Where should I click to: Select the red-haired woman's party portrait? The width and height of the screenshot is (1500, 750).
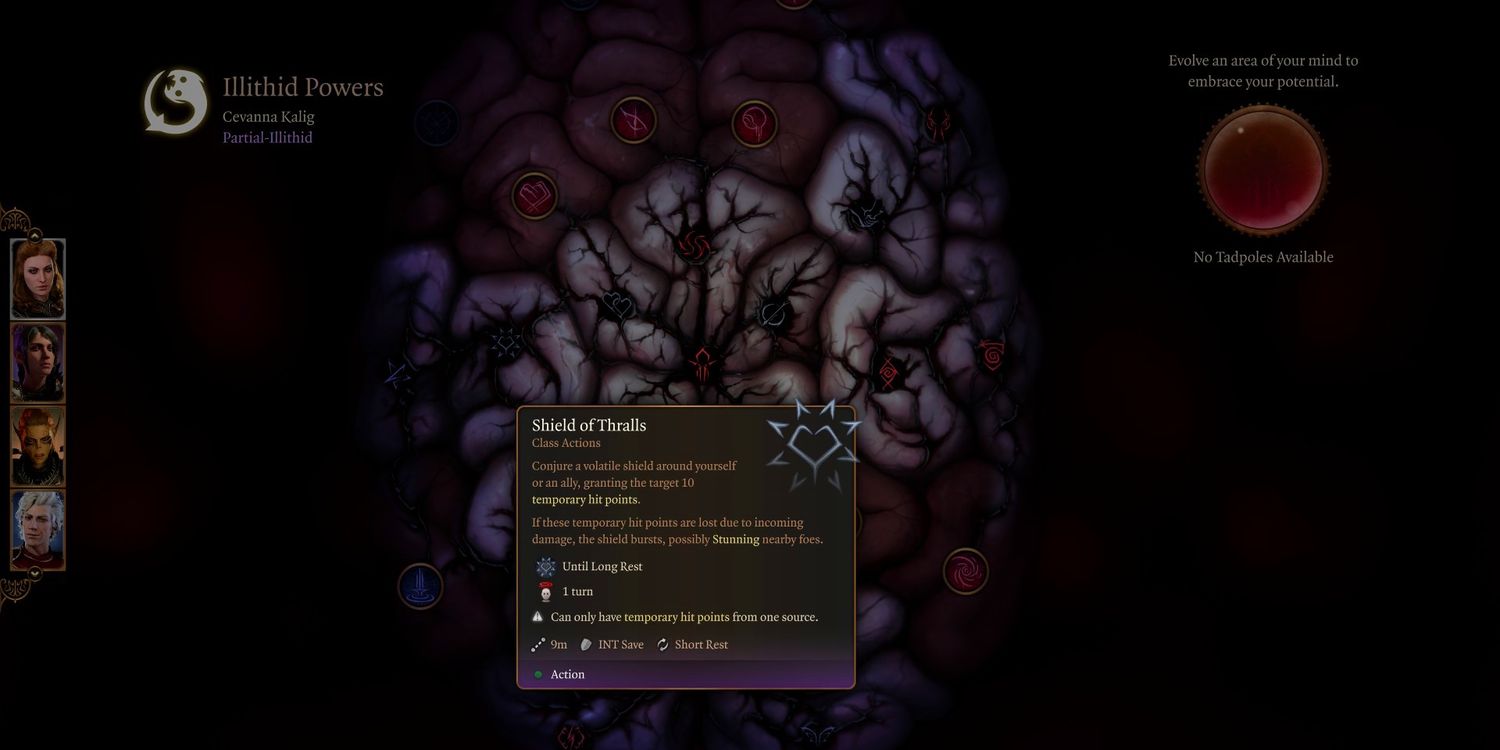click(x=38, y=279)
